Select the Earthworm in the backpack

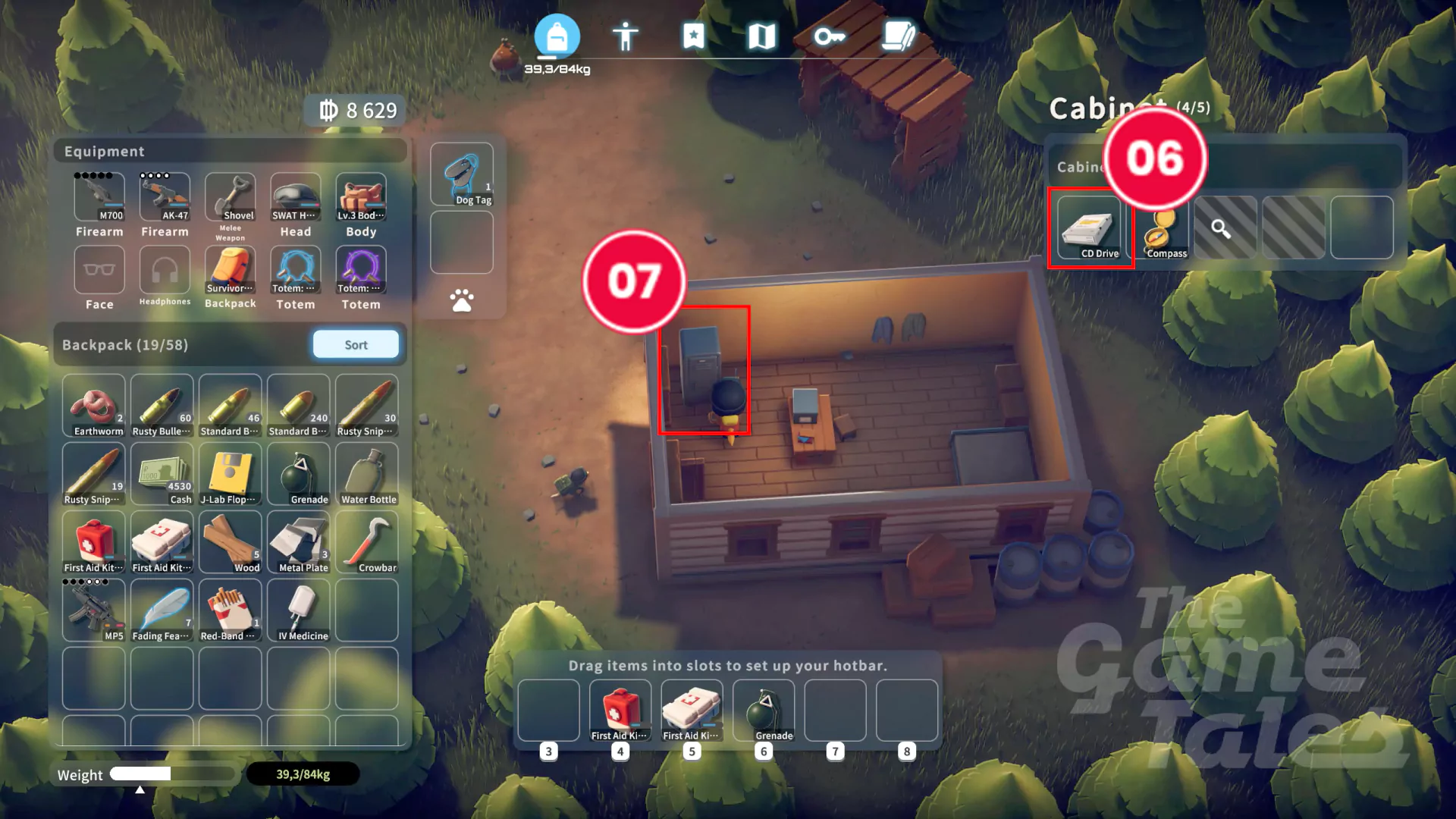(x=94, y=406)
